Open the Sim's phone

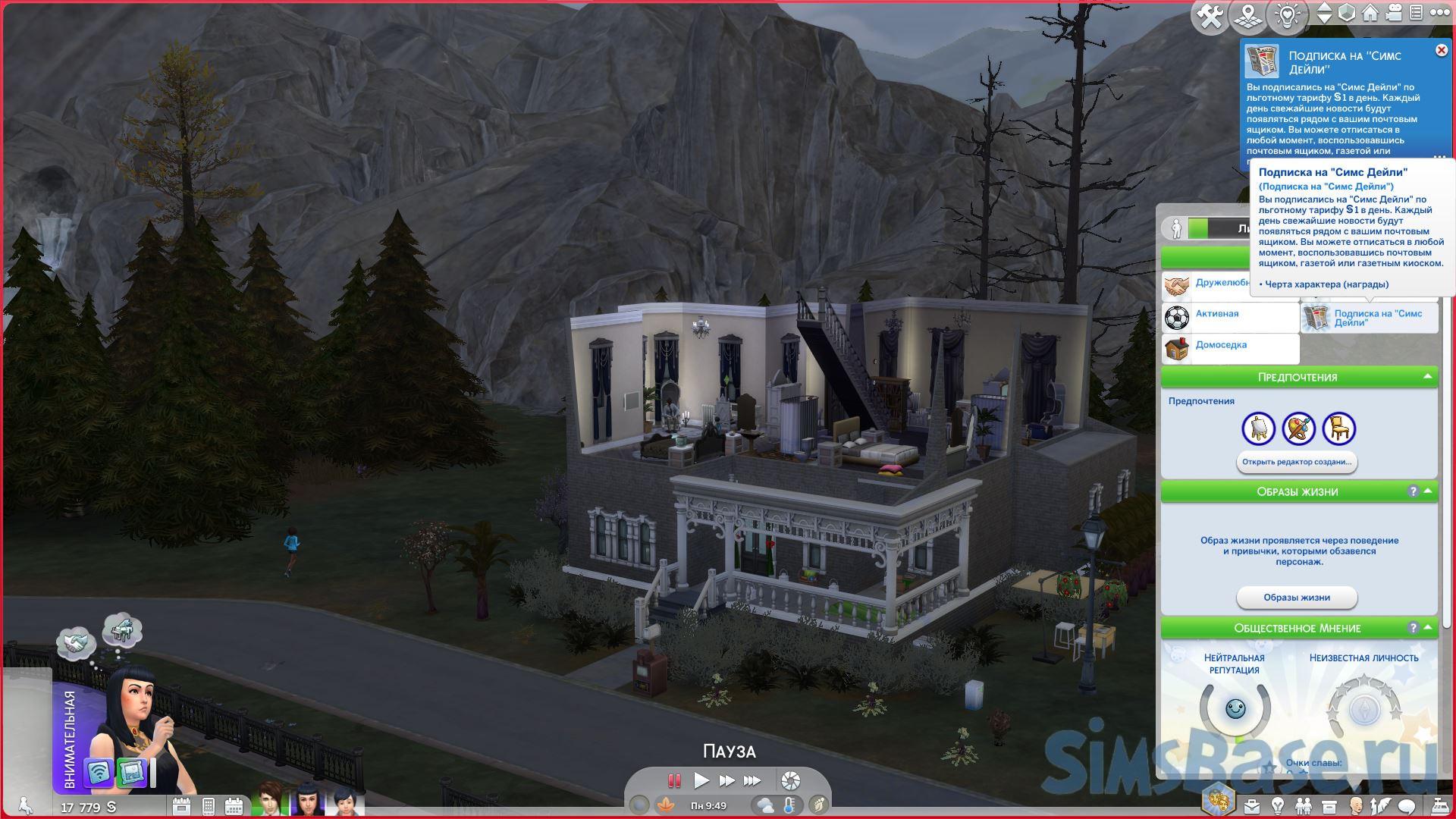coord(207,805)
